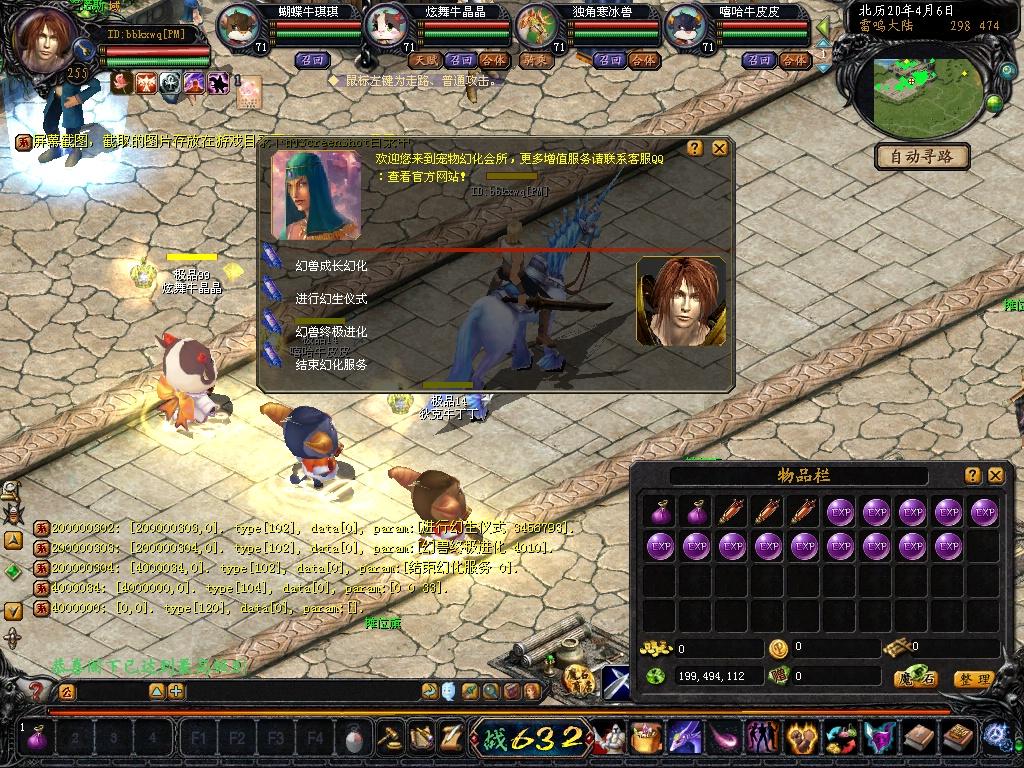
Task: Choose 幻兽成长幻化 dialogue option
Action: [331, 266]
